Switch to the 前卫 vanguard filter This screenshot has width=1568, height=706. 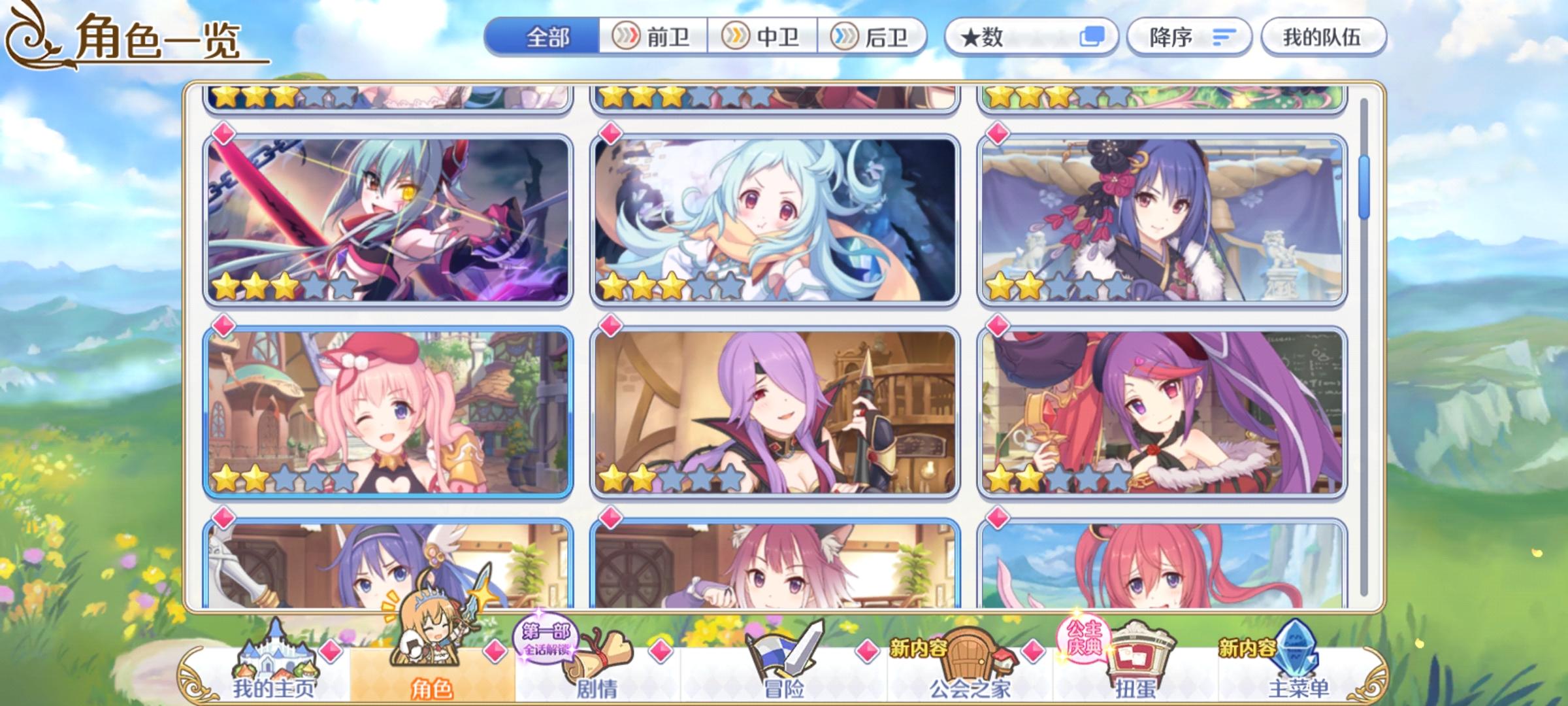point(653,37)
